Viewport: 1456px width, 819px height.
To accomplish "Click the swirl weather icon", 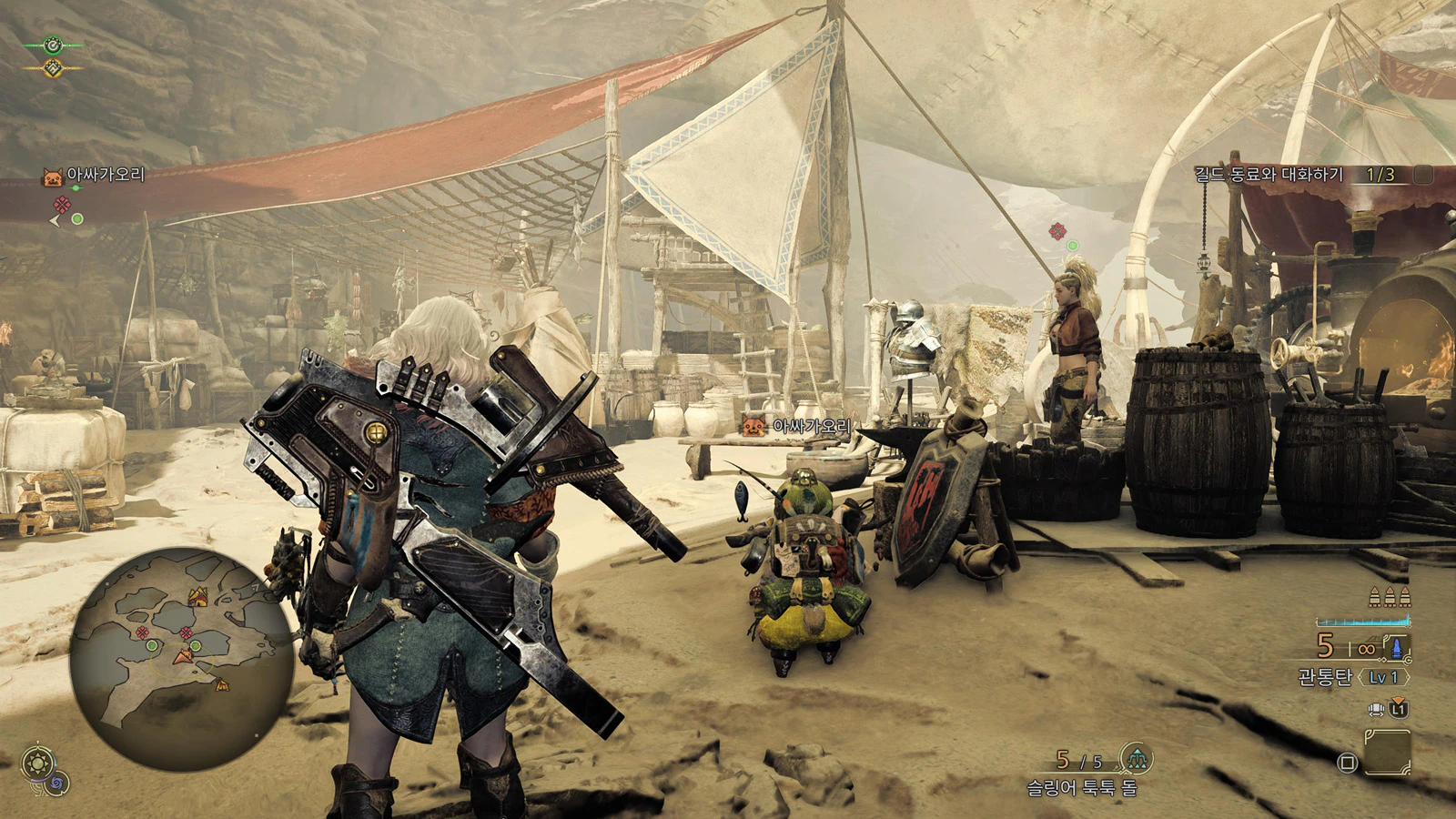I will coord(58,782).
